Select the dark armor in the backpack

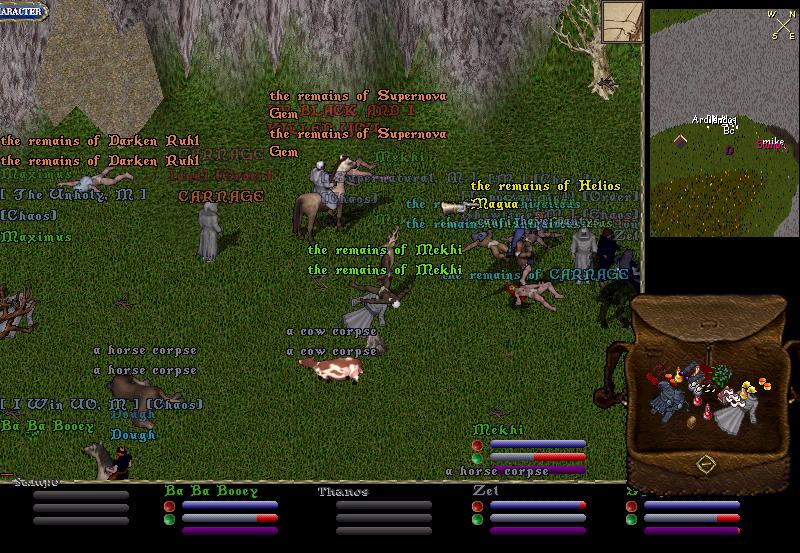pyautogui.click(x=669, y=396)
